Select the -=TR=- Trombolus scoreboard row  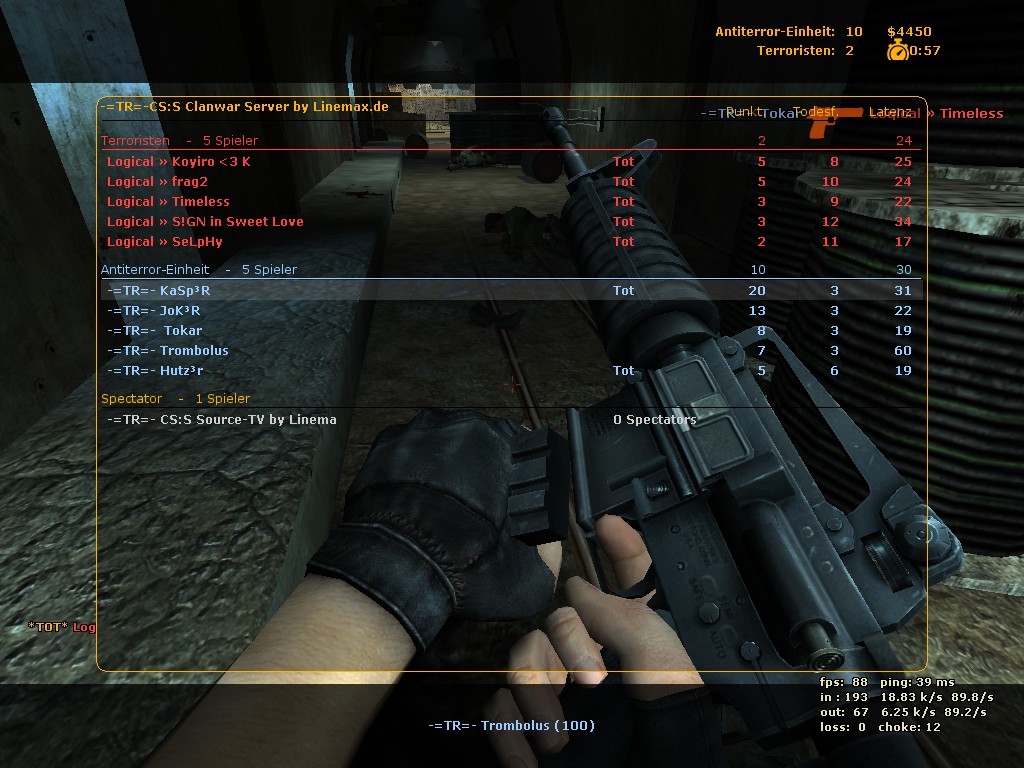168,351
